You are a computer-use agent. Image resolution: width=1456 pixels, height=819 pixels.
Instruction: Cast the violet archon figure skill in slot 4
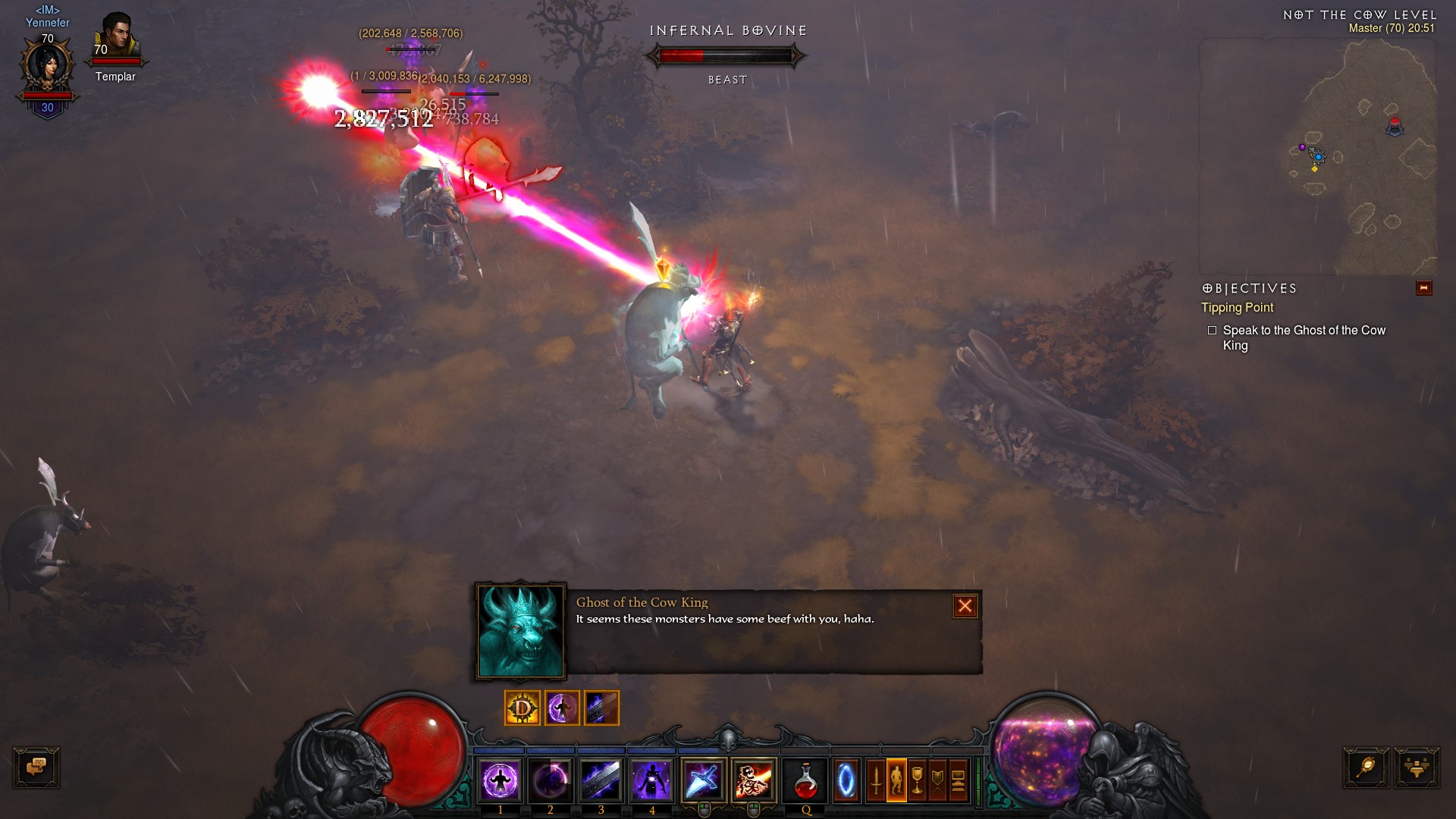pos(651,780)
